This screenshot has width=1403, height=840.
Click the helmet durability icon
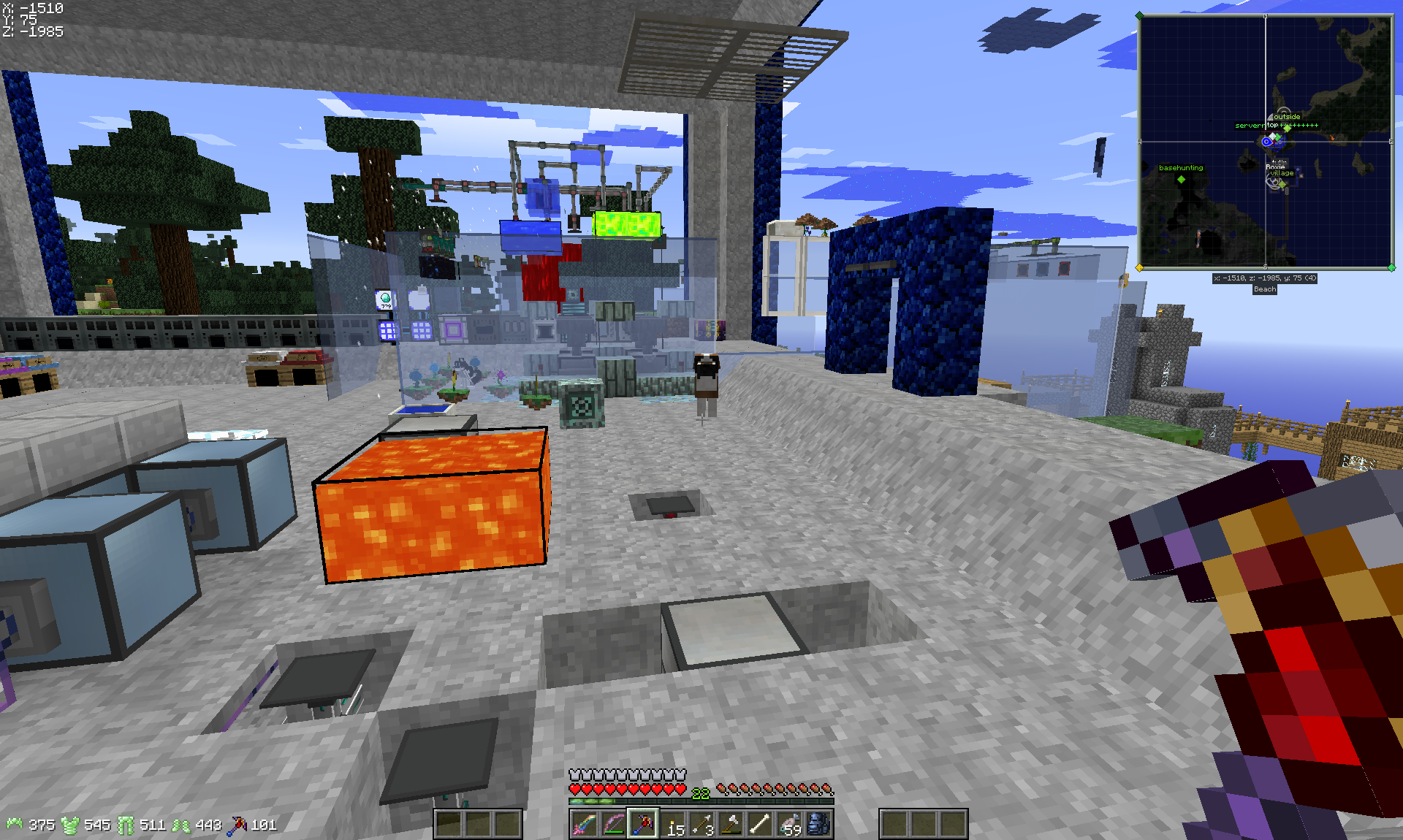pos(15,825)
